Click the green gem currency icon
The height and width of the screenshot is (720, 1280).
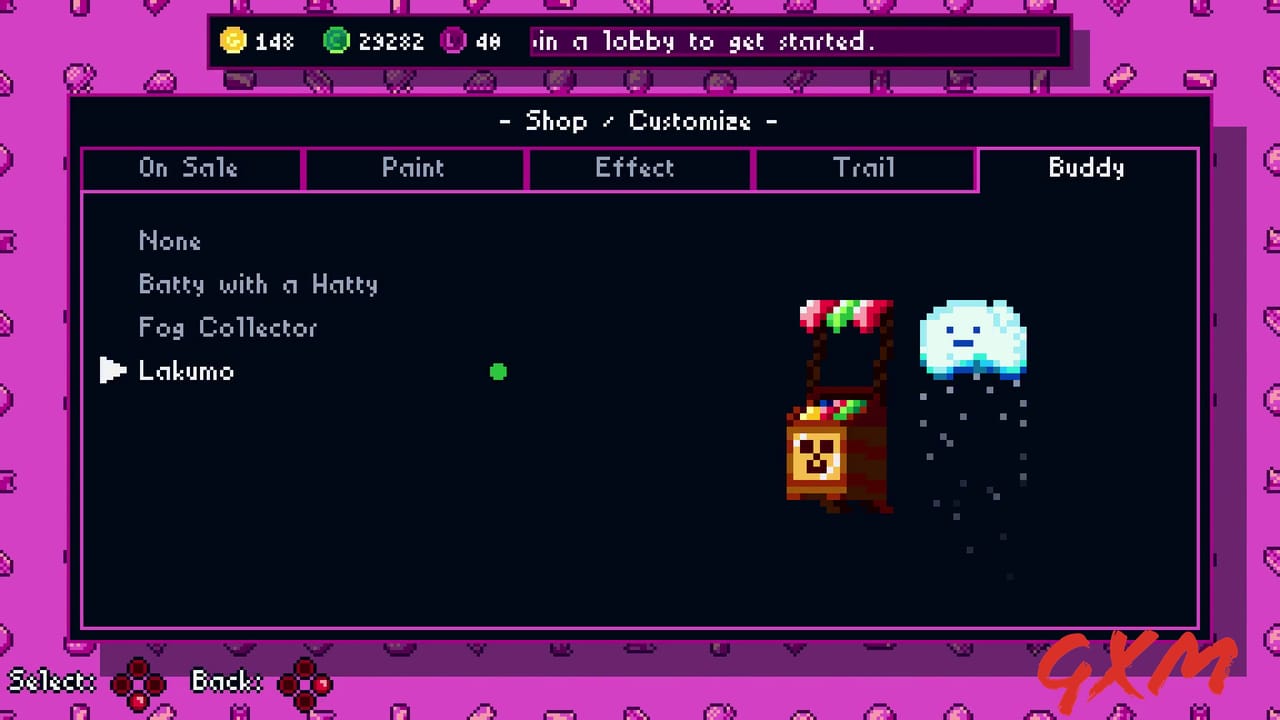point(336,41)
